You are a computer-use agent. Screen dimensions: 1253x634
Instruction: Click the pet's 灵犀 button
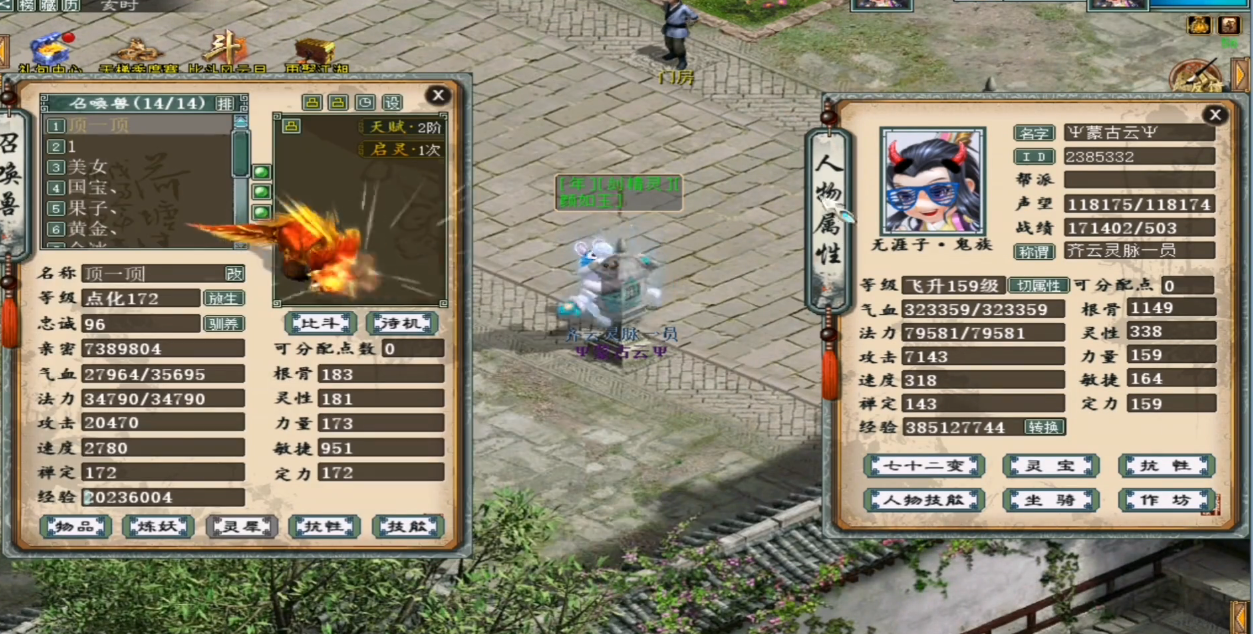click(241, 527)
